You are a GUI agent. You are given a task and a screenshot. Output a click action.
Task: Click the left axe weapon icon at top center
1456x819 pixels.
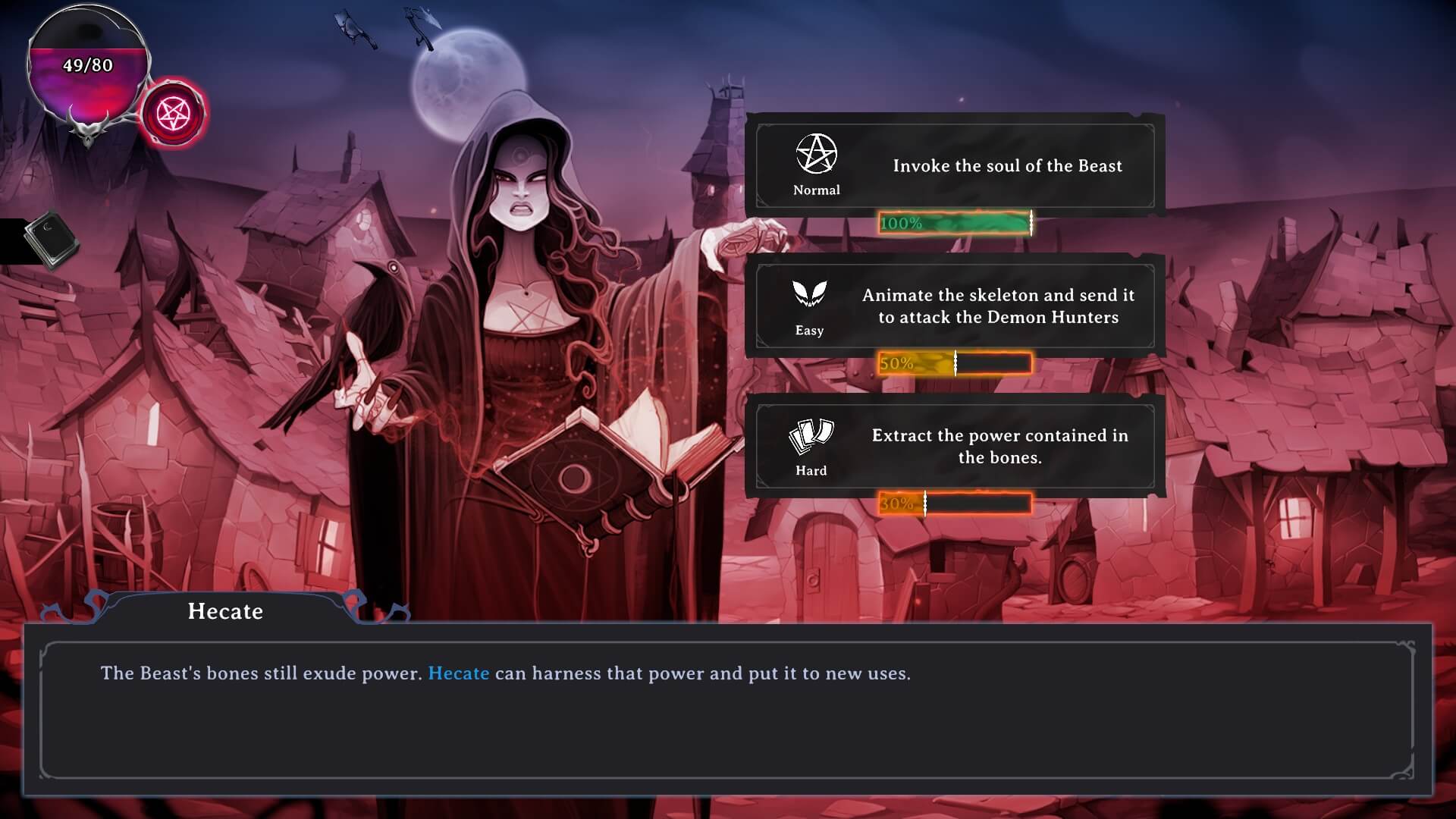(353, 27)
